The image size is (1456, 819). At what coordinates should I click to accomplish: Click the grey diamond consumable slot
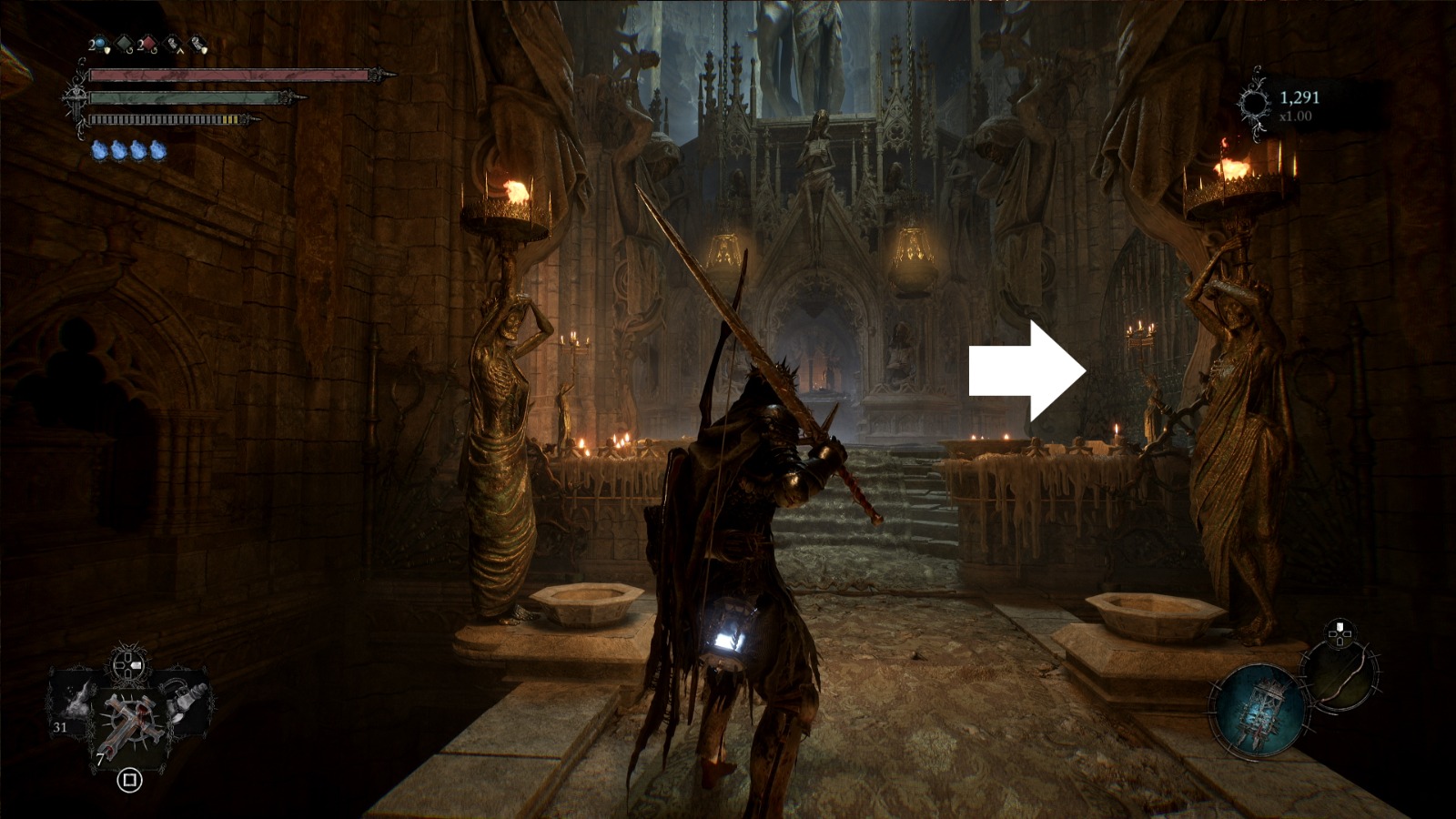coord(123,44)
